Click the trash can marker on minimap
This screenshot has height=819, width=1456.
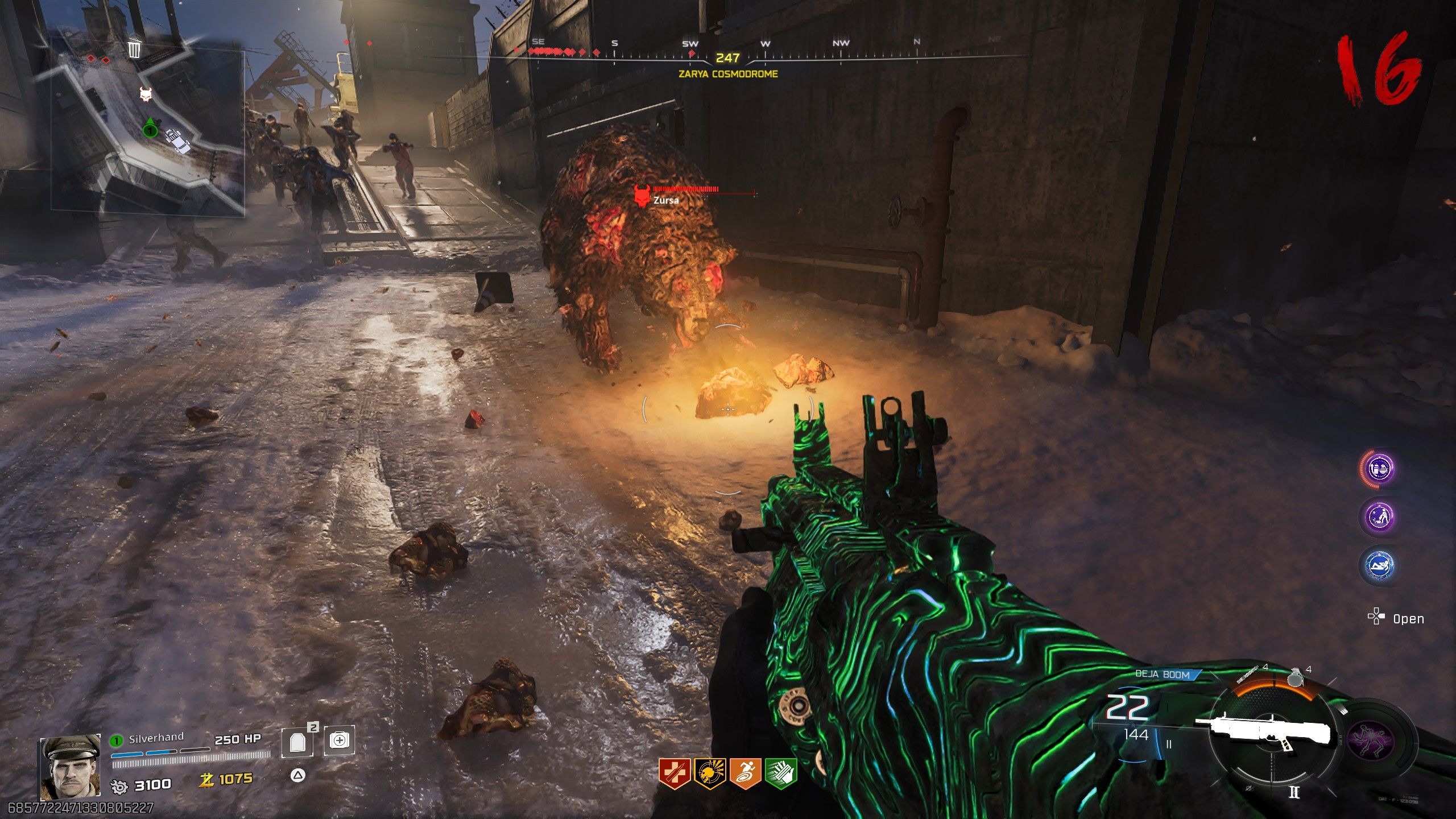tap(134, 49)
